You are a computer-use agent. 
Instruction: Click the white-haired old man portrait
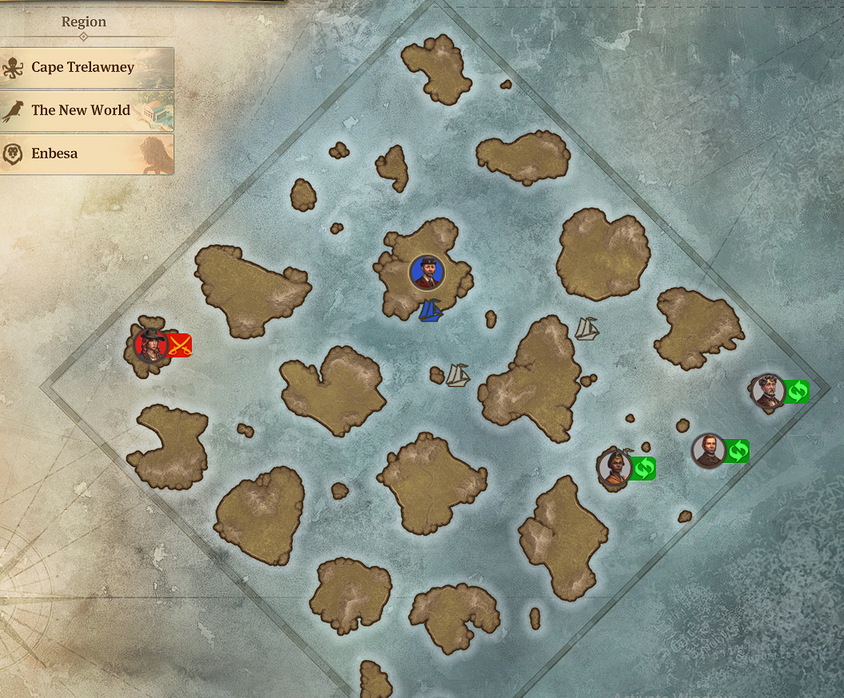click(768, 391)
